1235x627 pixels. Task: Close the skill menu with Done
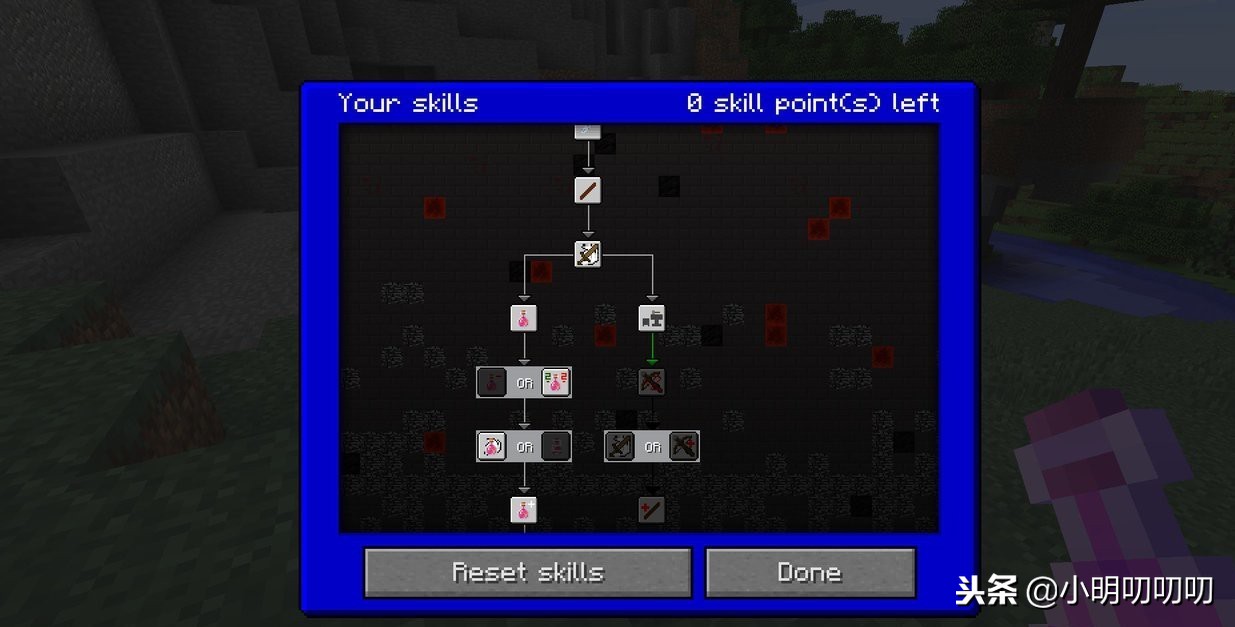tap(810, 572)
